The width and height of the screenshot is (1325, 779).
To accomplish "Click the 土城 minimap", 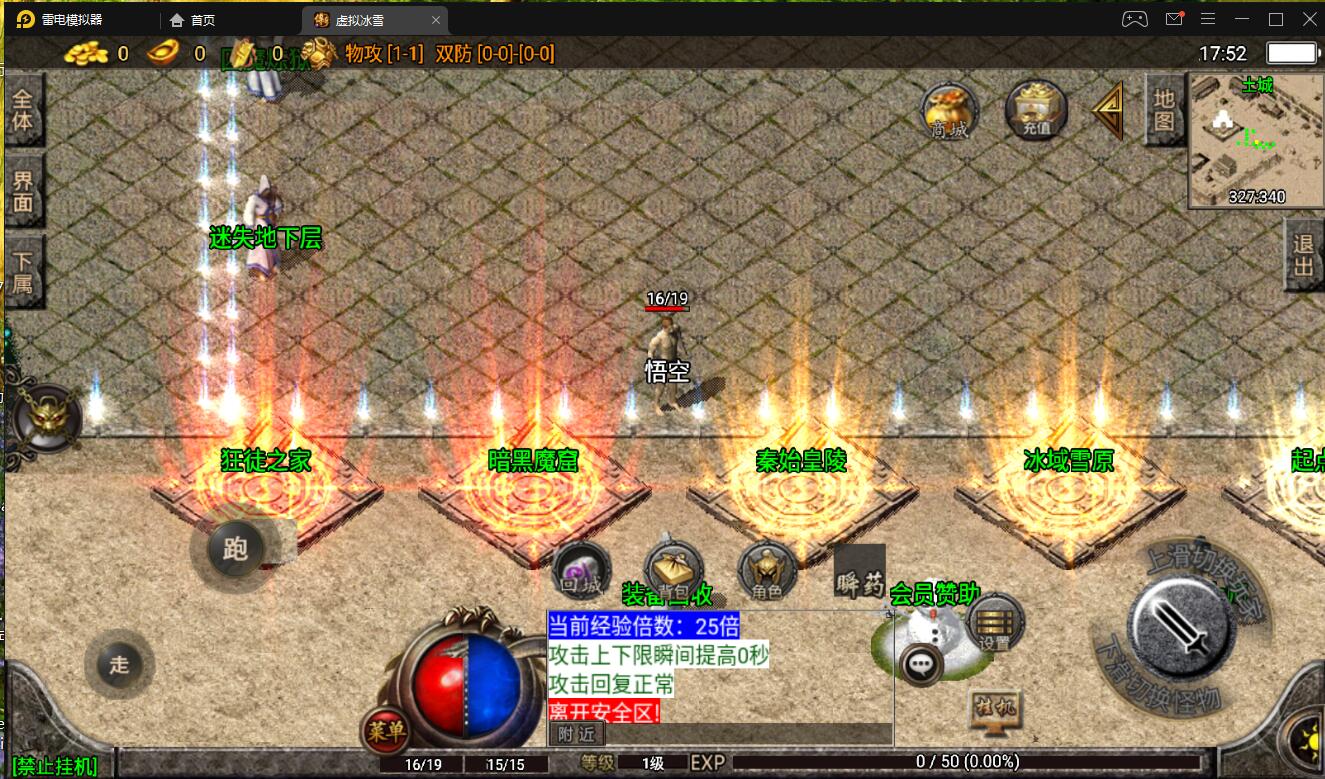I will (1256, 140).
